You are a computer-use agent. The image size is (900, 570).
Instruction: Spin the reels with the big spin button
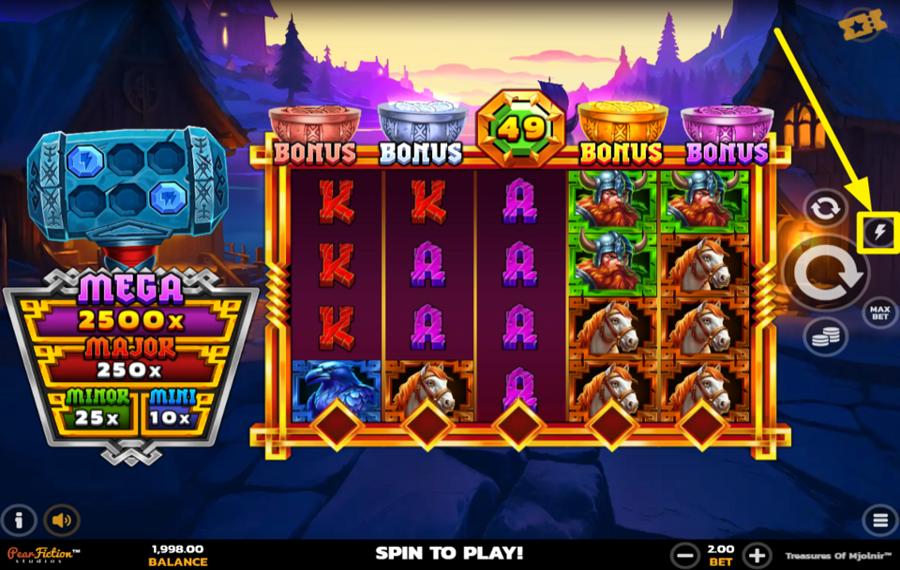(824, 270)
